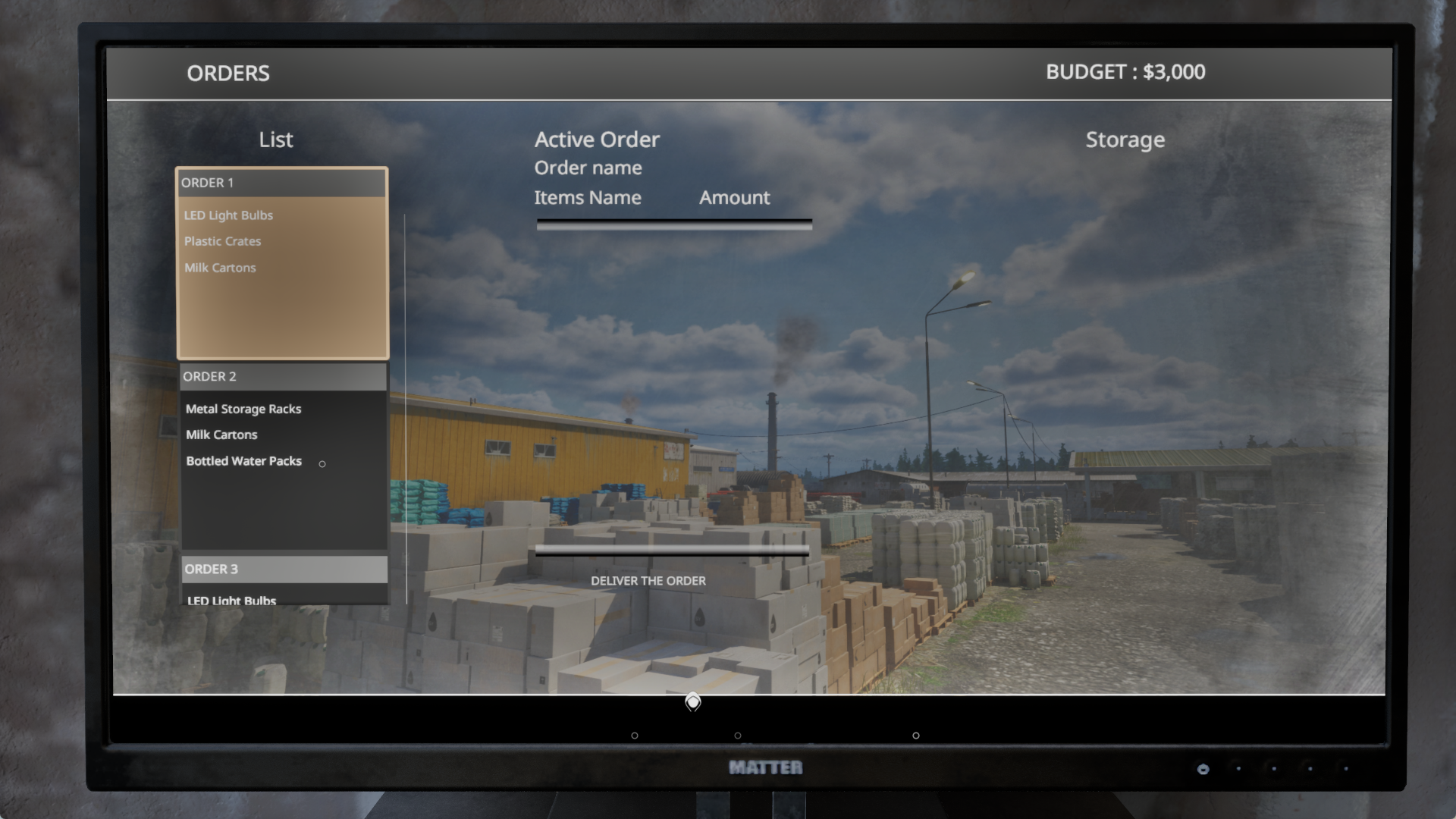Viewport: 1456px width, 819px height.
Task: Click the BUDGET : $3,000 display
Action: tap(1126, 73)
